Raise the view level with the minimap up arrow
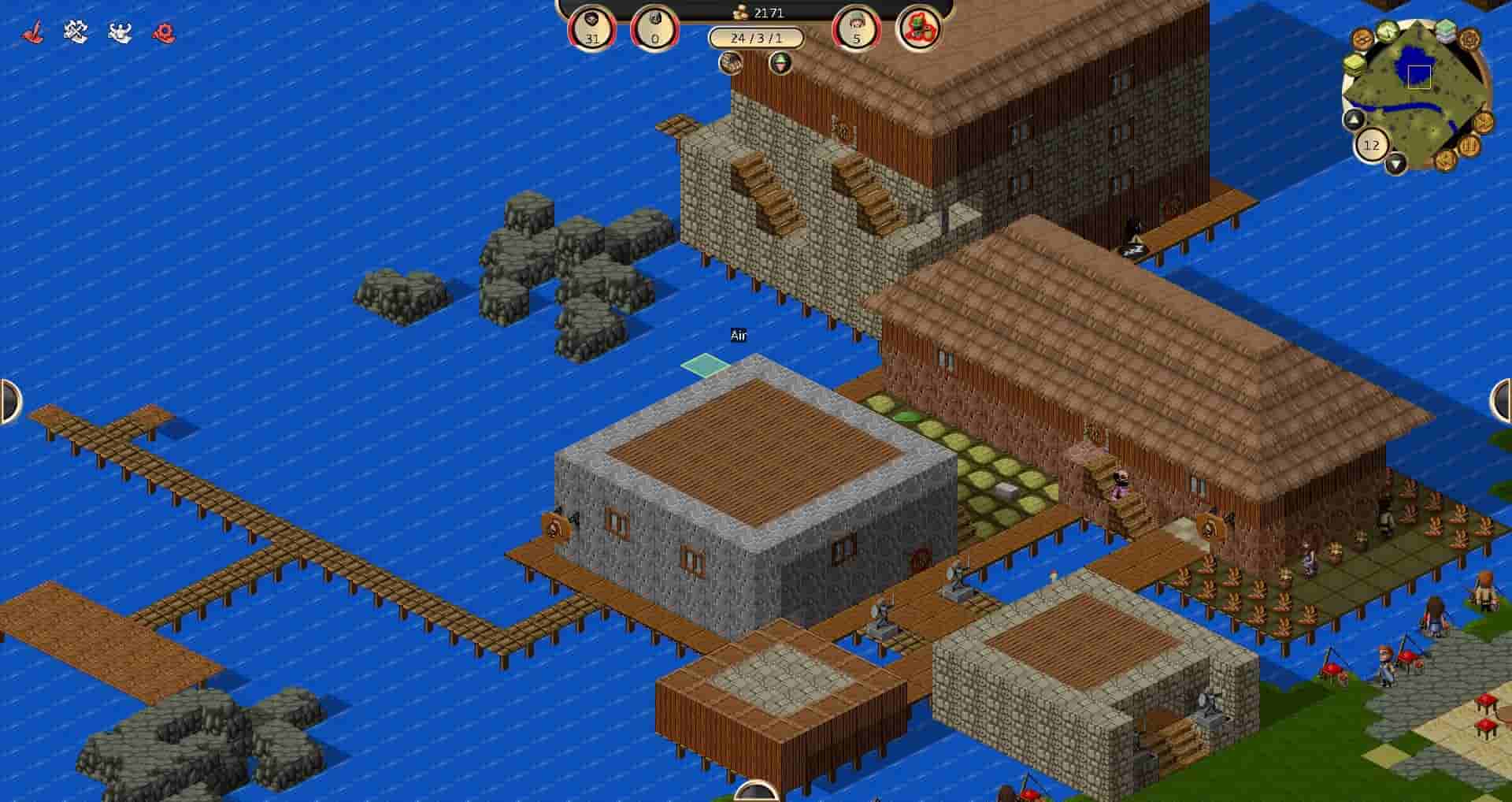Screen dimensions: 1512x802 [x=1353, y=120]
